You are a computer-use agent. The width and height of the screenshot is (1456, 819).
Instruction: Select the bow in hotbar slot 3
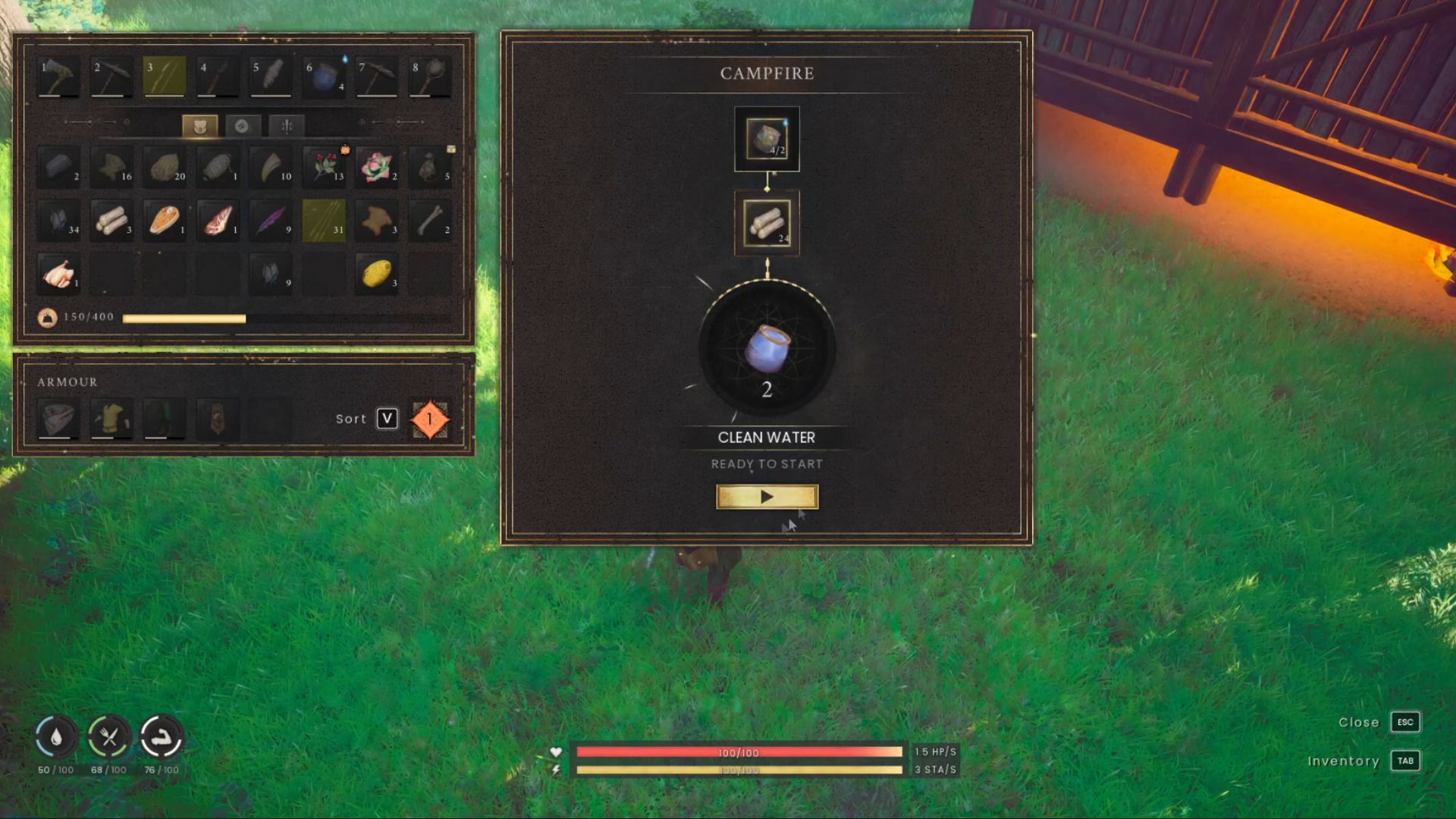click(165, 77)
